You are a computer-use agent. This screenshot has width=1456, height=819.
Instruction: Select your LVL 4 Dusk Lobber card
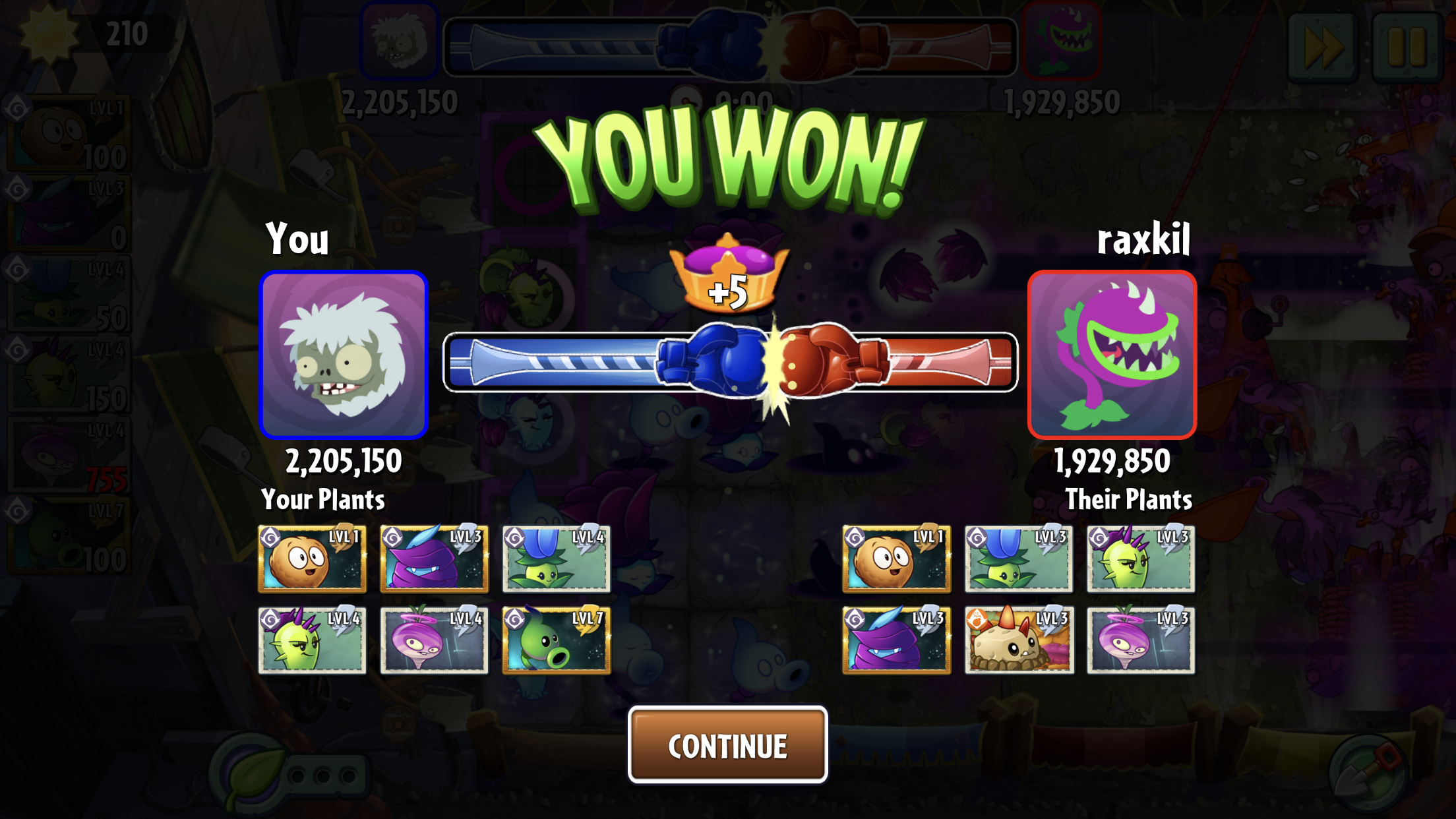pyautogui.click(x=312, y=640)
